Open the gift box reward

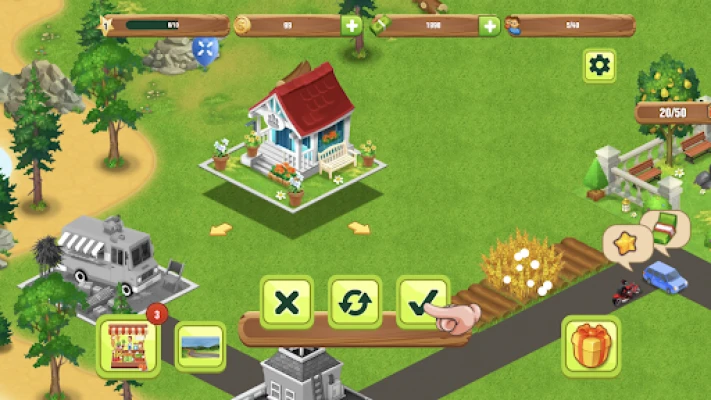pyautogui.click(x=591, y=344)
